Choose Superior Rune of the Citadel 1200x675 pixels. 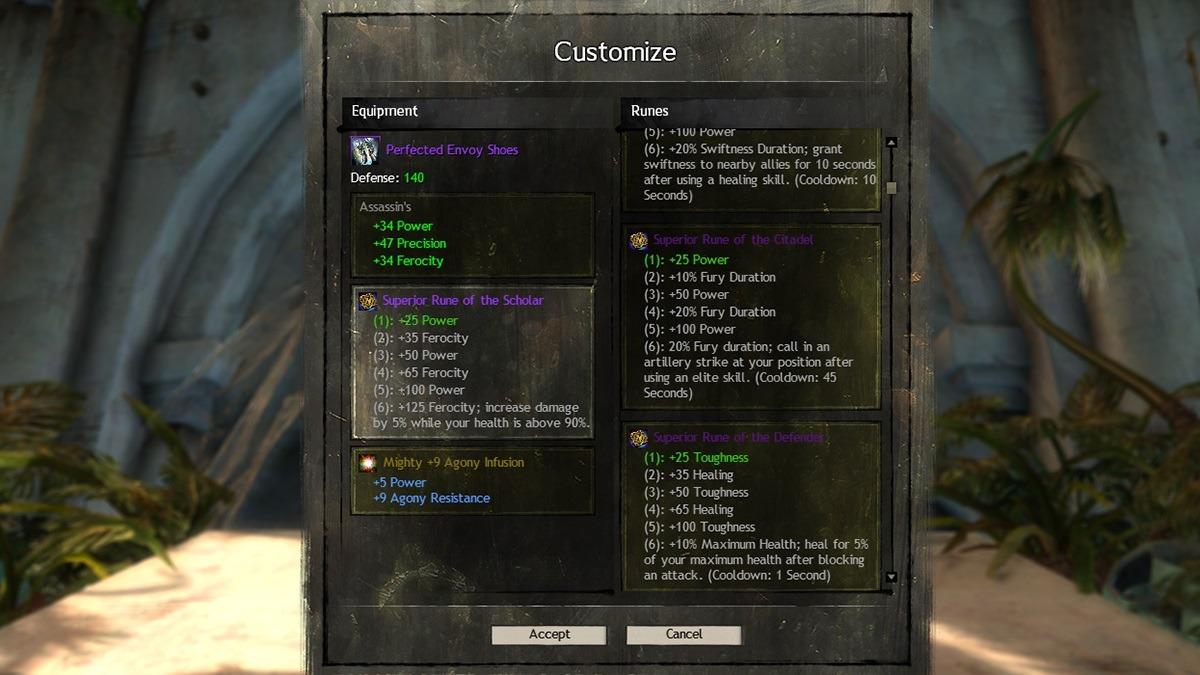point(750,315)
